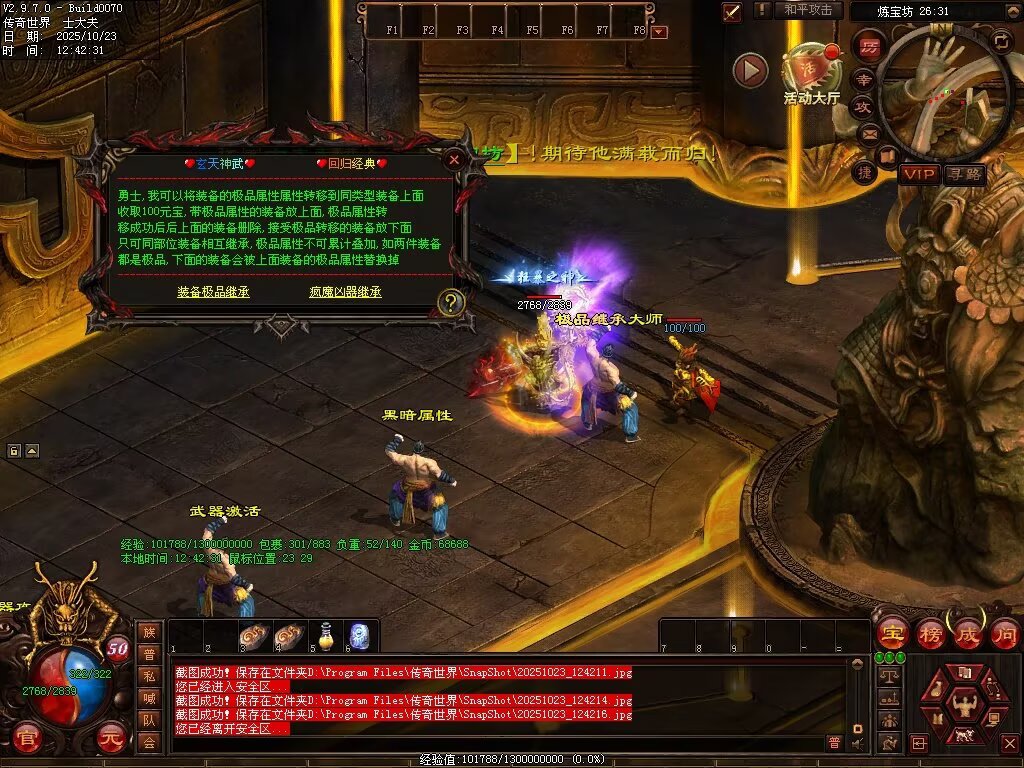Screen dimensions: 1024x768
Task: Toggle the 和平攻击 attack mode button
Action: pyautogui.click(x=808, y=10)
